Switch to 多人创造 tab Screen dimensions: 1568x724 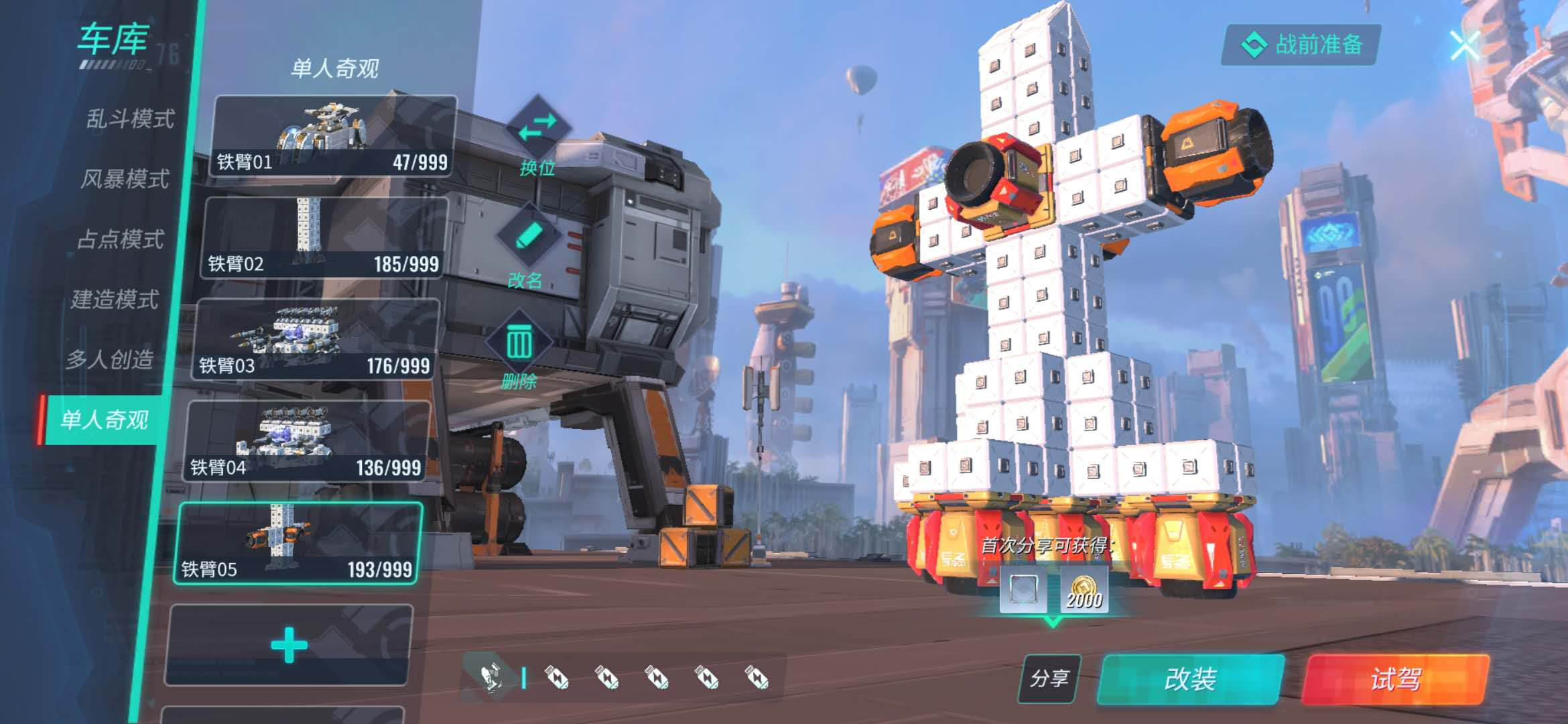(x=110, y=359)
